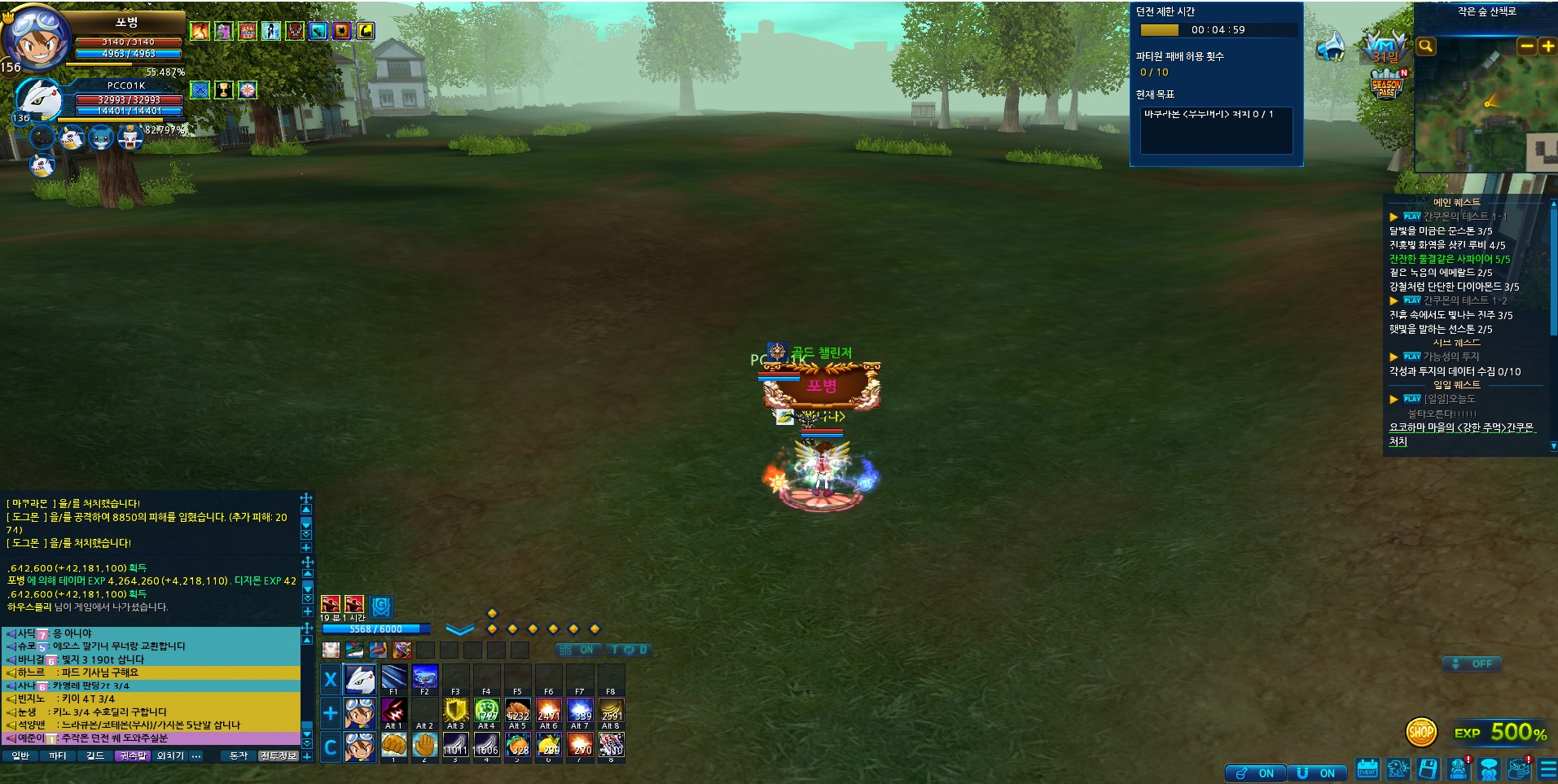Switch to the 파티 chat tab

(58, 756)
